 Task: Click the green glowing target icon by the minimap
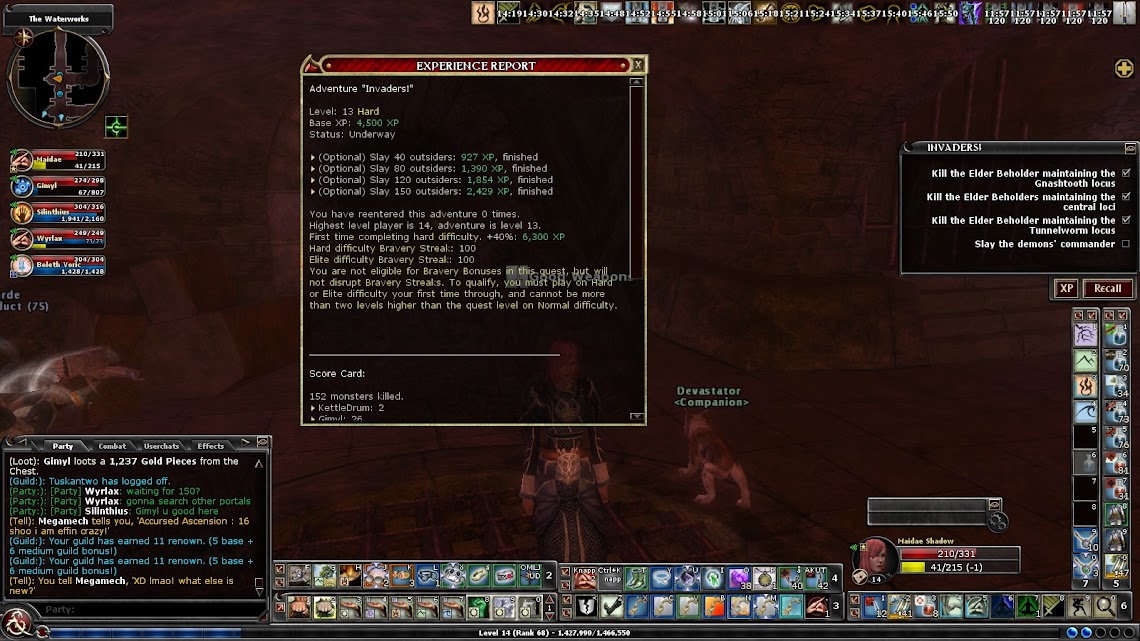point(117,127)
